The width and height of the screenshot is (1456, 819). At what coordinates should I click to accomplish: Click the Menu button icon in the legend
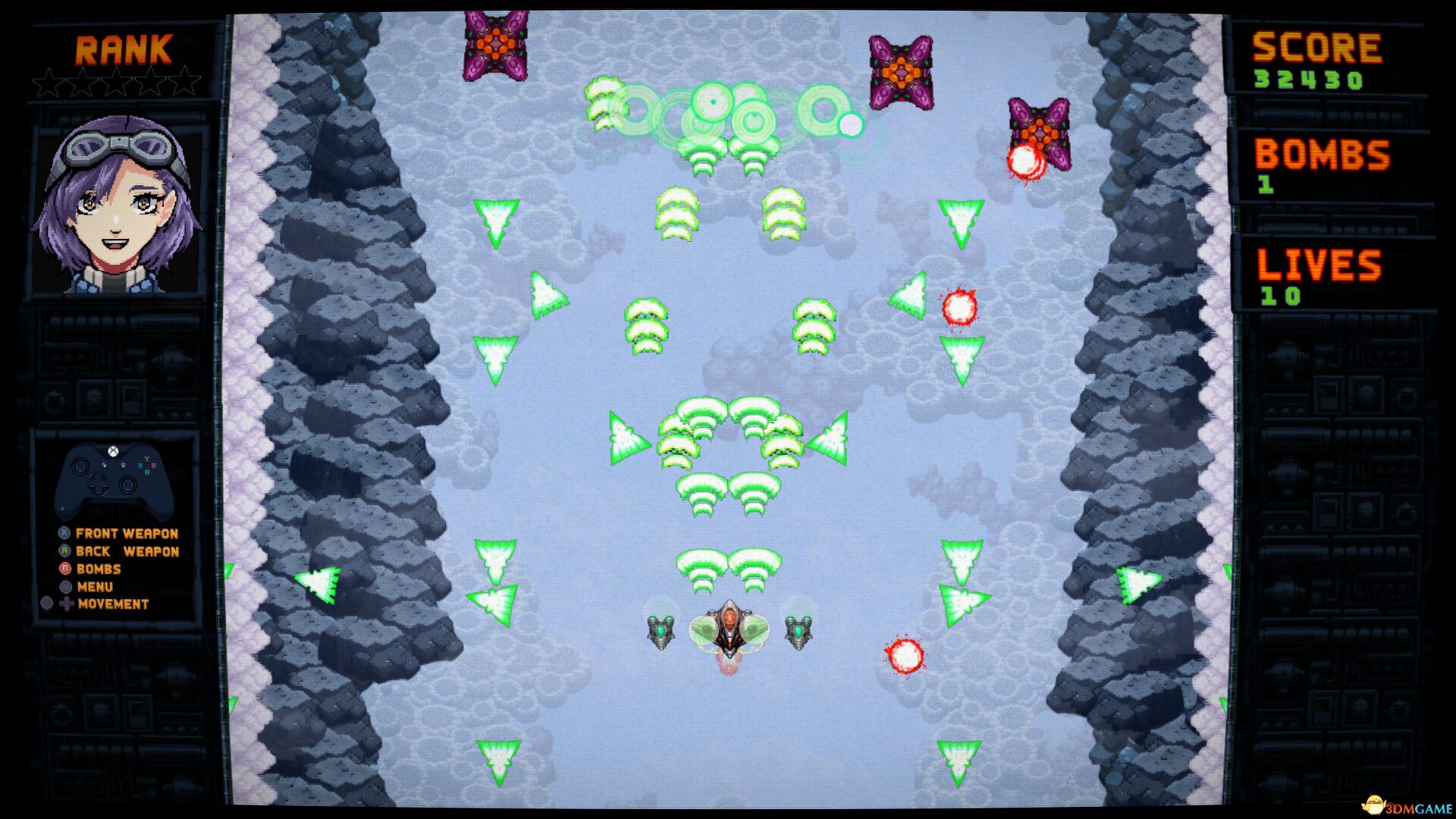pyautogui.click(x=64, y=587)
